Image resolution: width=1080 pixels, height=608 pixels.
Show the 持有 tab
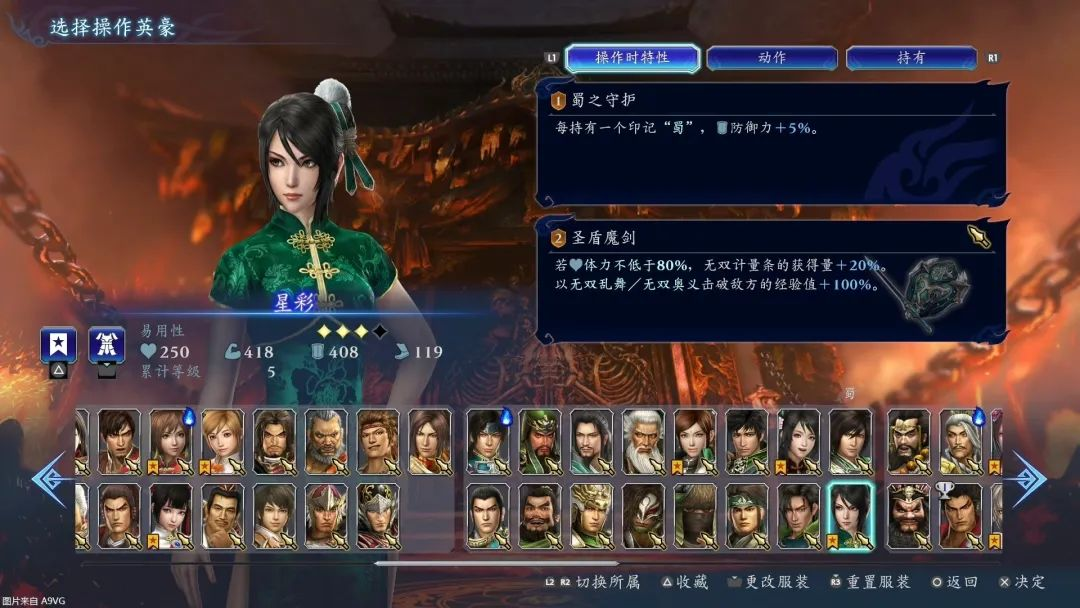click(910, 58)
